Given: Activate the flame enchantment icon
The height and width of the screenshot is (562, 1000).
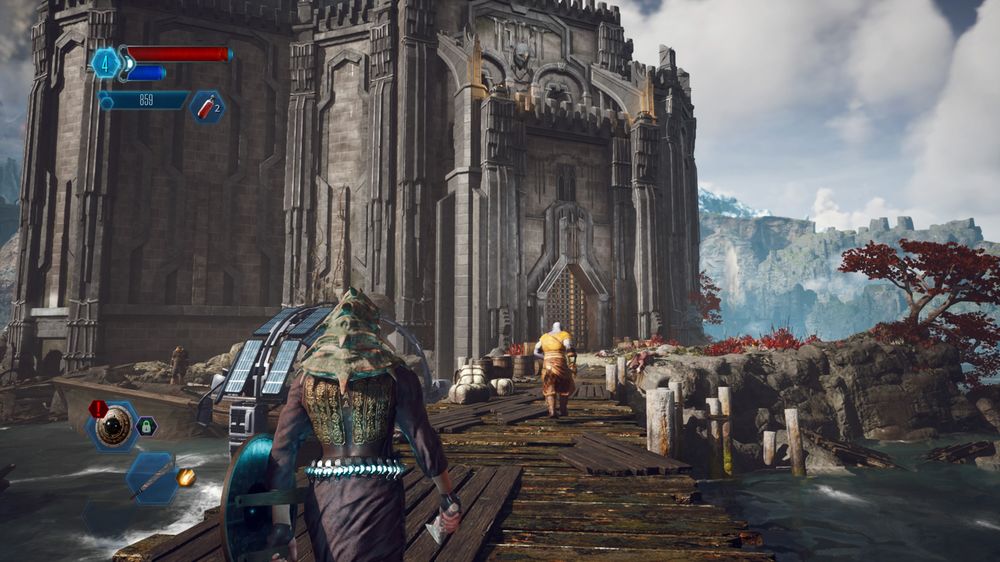Looking at the screenshot, I should [x=186, y=477].
